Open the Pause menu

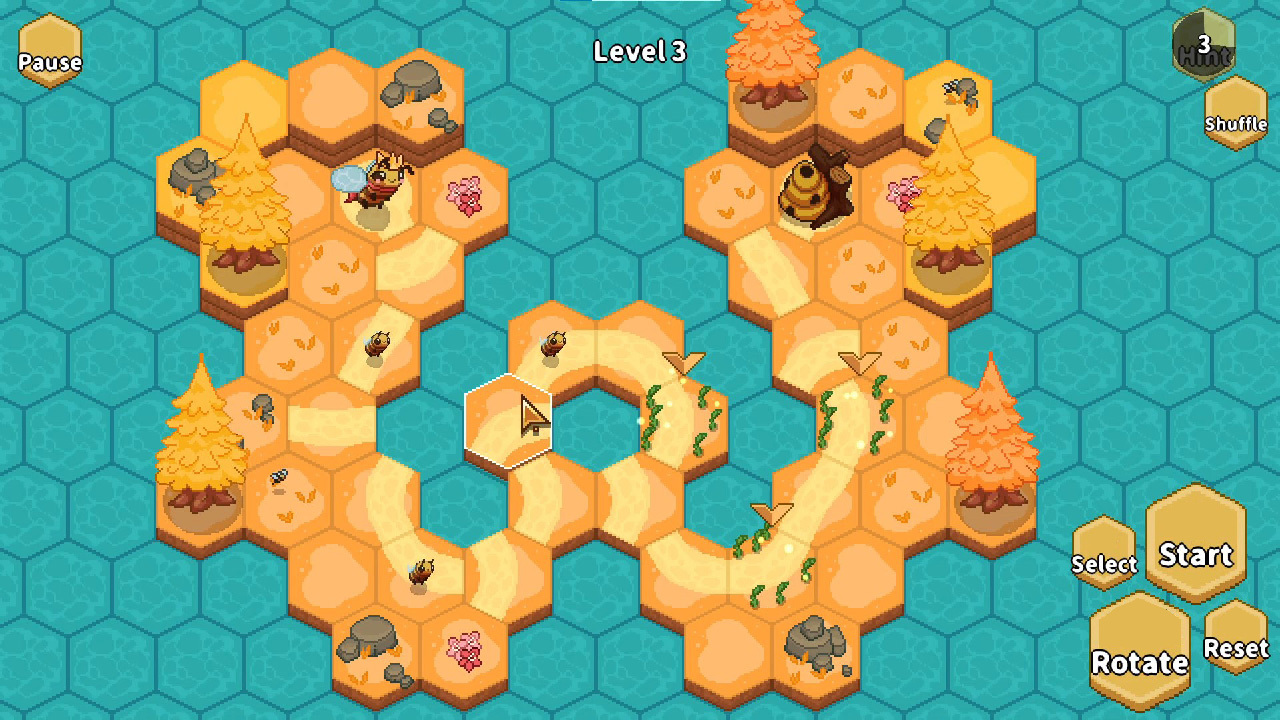pyautogui.click(x=48, y=48)
